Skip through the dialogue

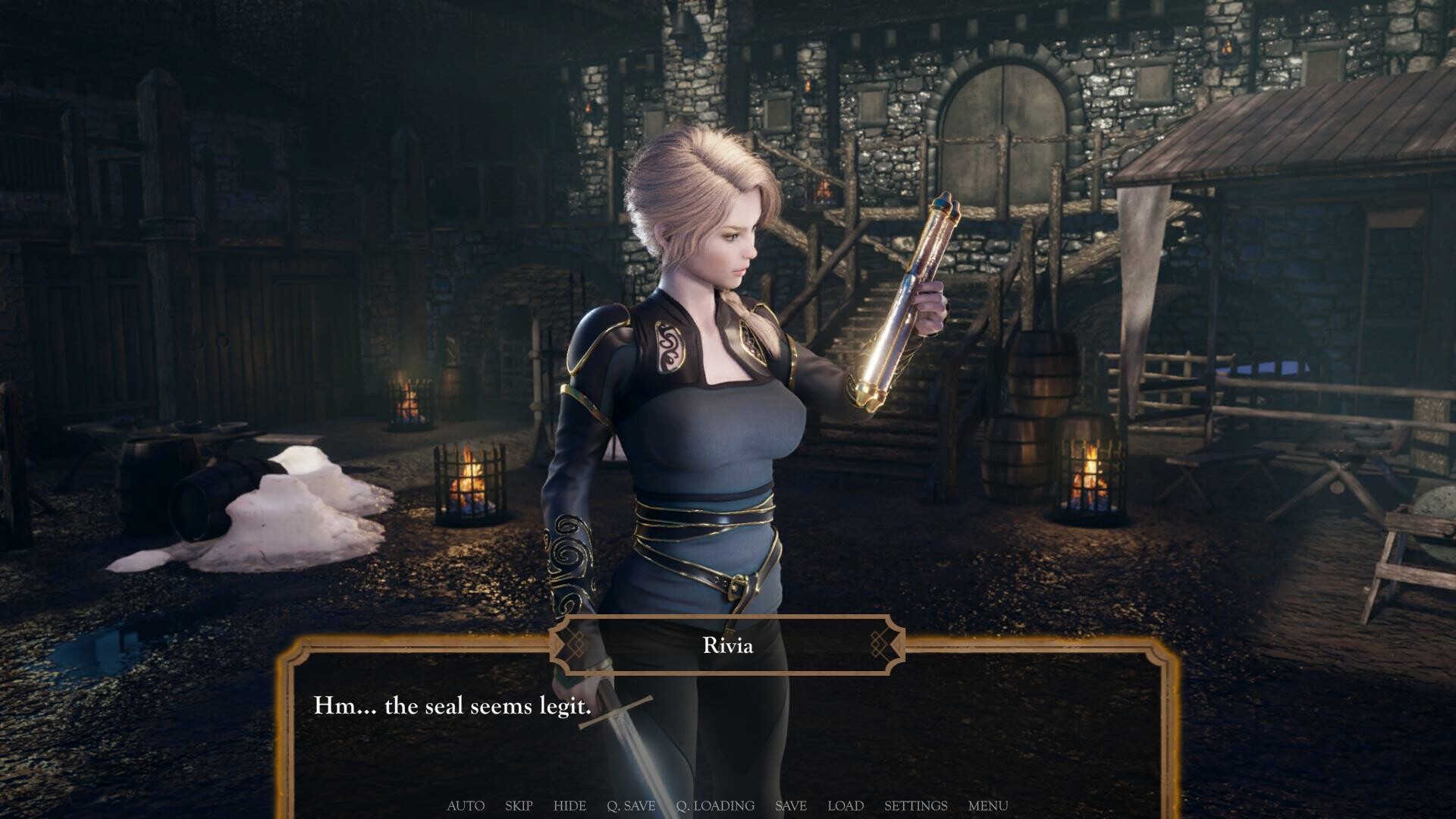pyautogui.click(x=519, y=805)
